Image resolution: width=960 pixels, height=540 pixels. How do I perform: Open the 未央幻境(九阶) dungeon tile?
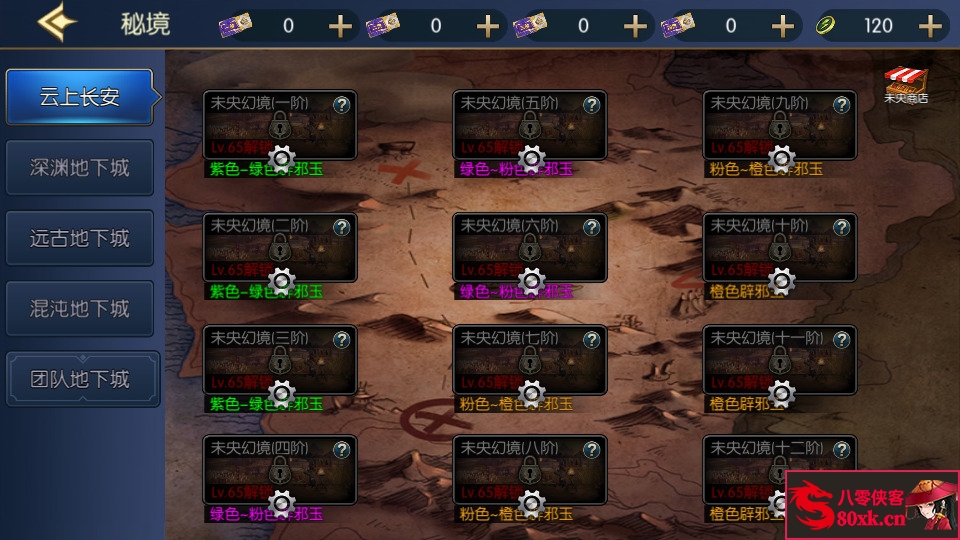tap(780, 124)
